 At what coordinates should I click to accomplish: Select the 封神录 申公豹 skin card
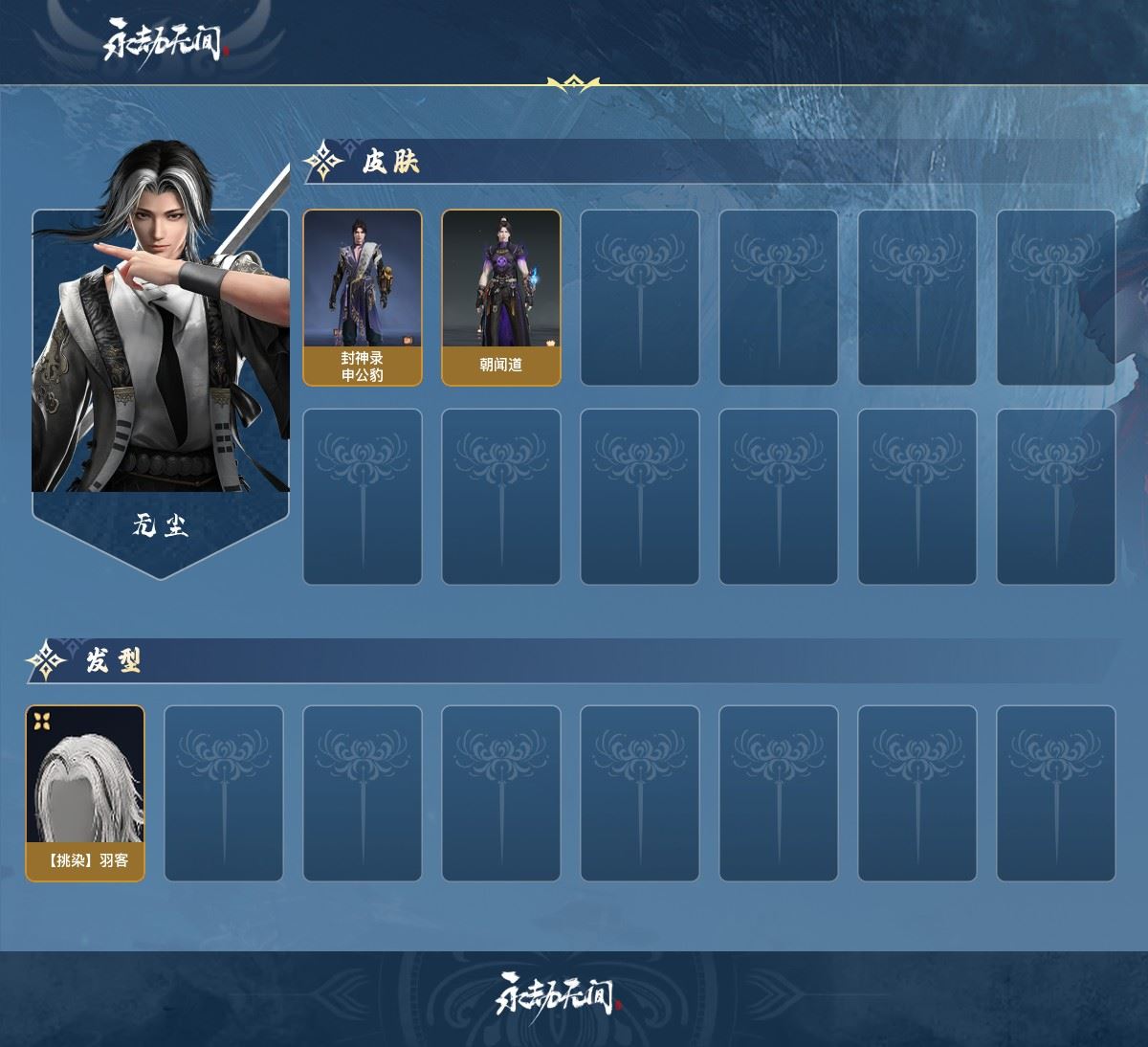coord(363,298)
